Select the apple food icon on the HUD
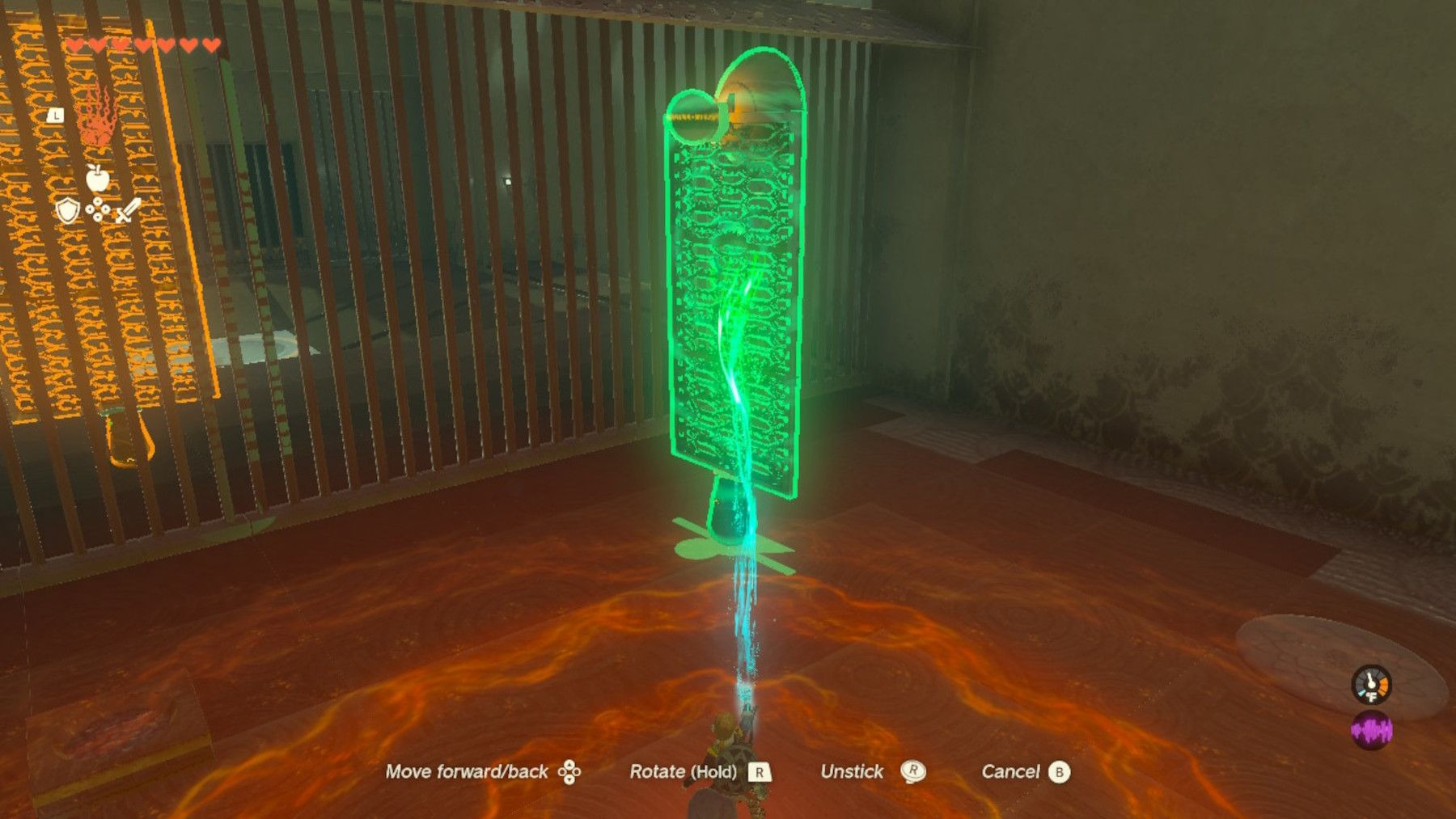Image resolution: width=1456 pixels, height=819 pixels. pos(98,178)
